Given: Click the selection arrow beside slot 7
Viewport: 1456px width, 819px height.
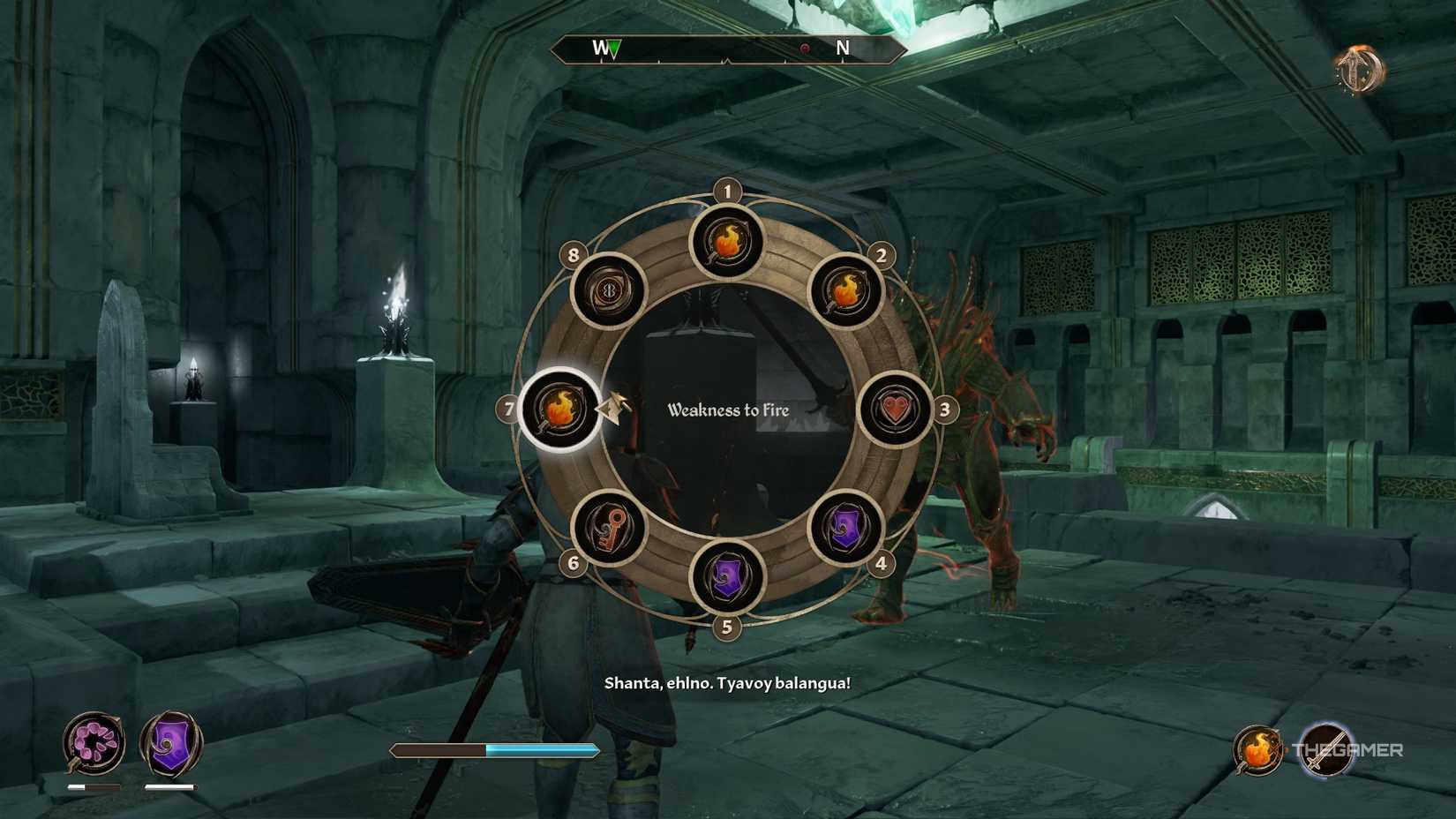Looking at the screenshot, I should click(612, 410).
